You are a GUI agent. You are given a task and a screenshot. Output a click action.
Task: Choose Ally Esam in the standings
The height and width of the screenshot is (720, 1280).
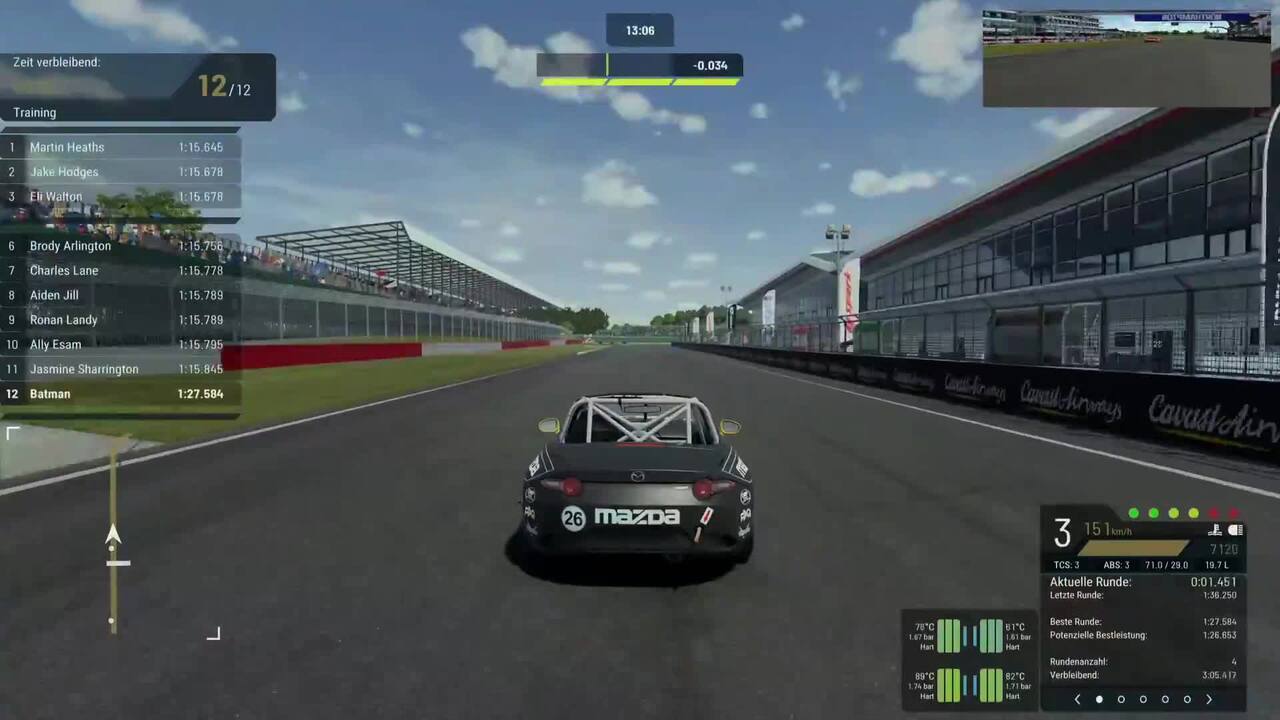pyautogui.click(x=120, y=345)
